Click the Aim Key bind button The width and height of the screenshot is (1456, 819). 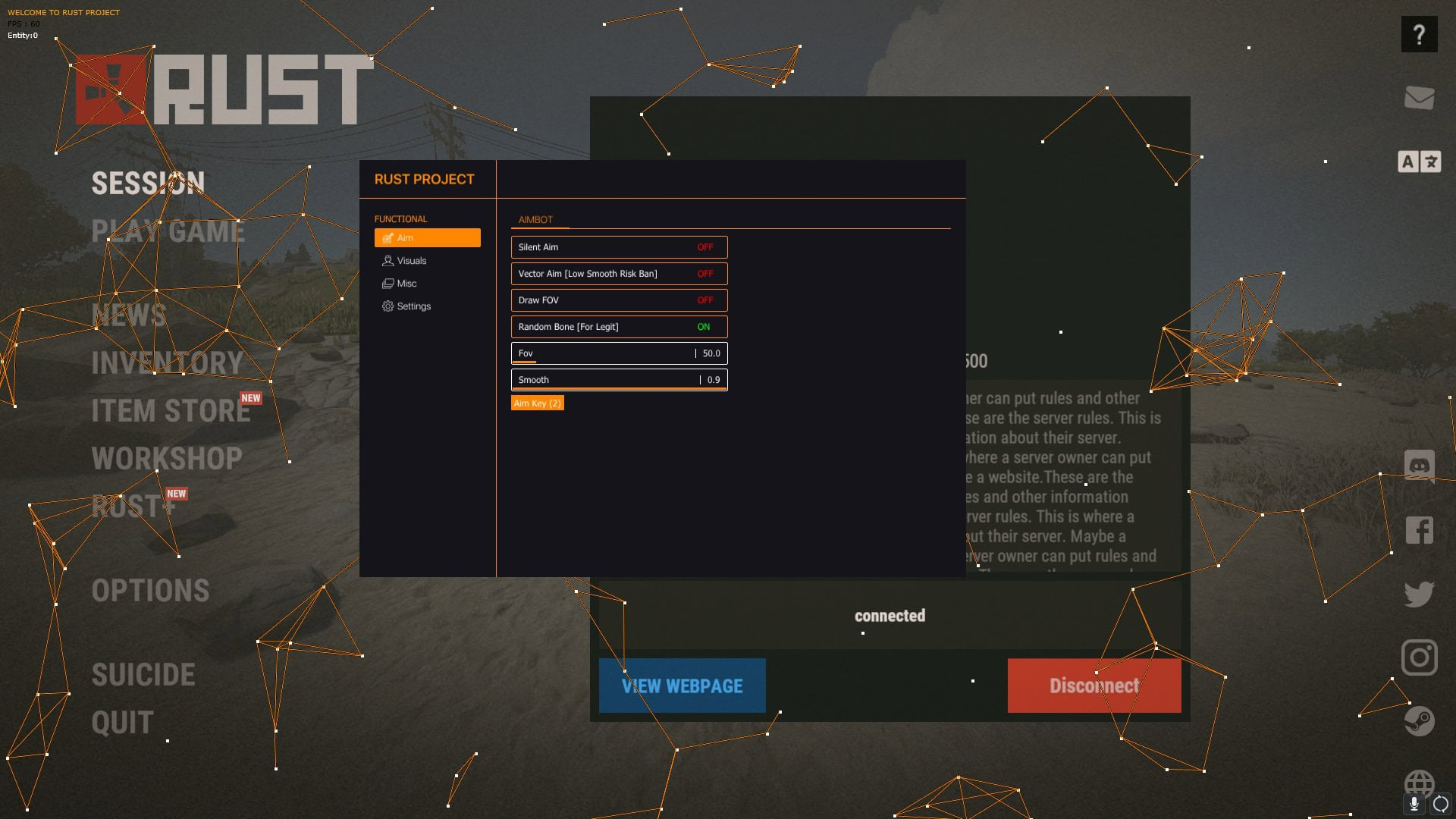point(537,403)
